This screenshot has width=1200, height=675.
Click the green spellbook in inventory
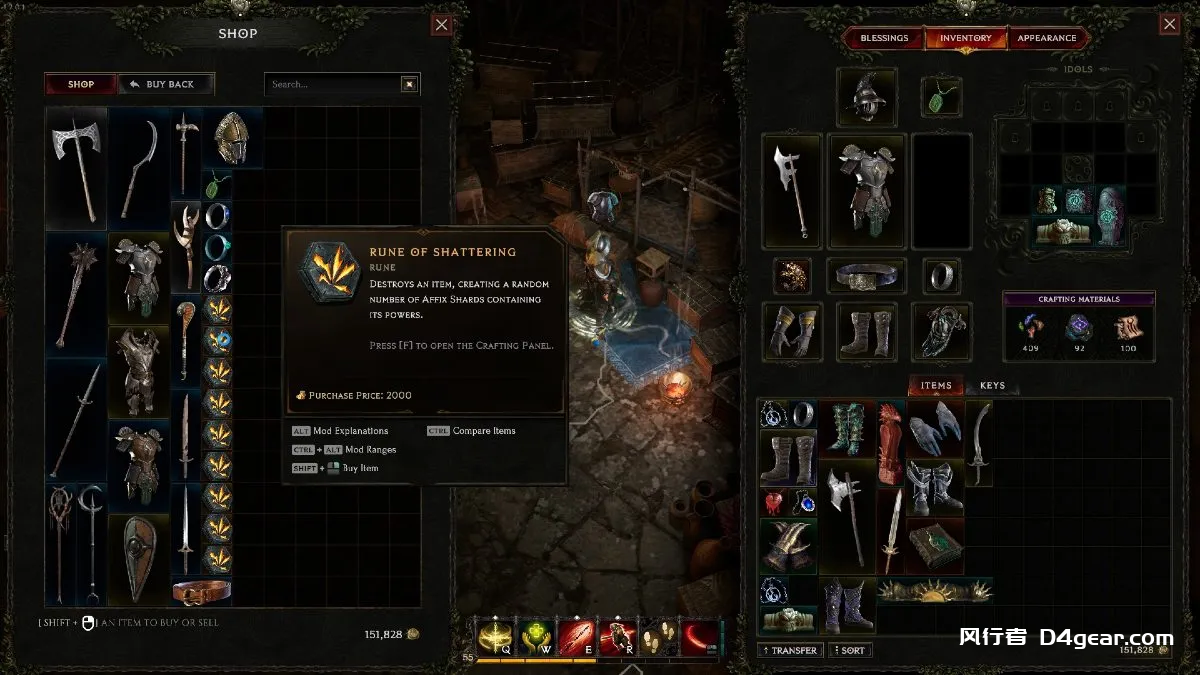935,545
